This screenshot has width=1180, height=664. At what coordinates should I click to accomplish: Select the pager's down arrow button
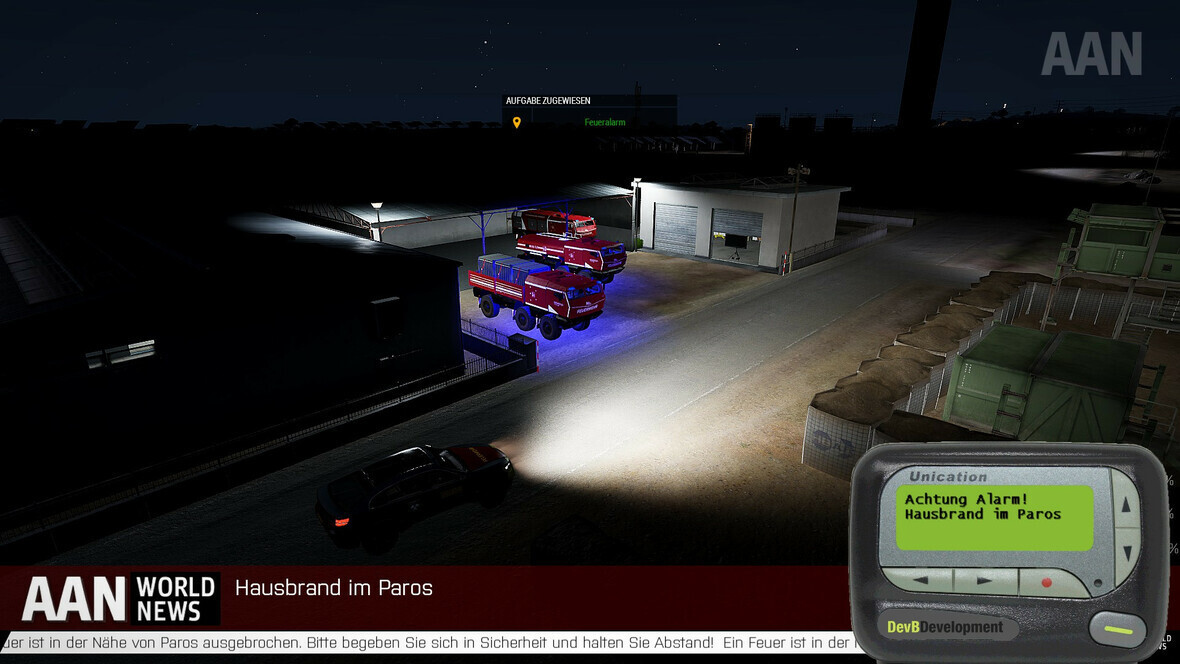[1126, 549]
